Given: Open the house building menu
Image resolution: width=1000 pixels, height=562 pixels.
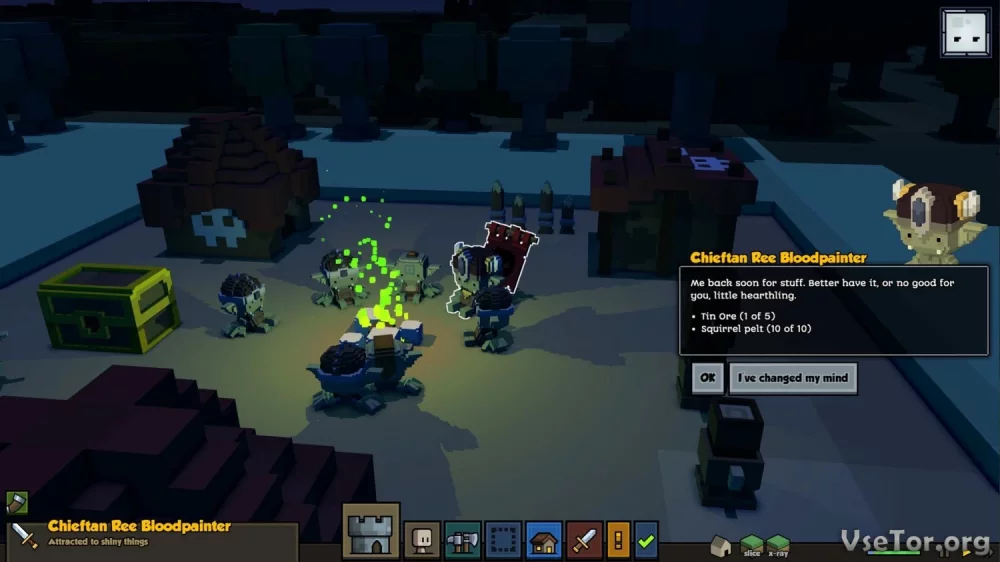Looking at the screenshot, I should tap(544, 540).
